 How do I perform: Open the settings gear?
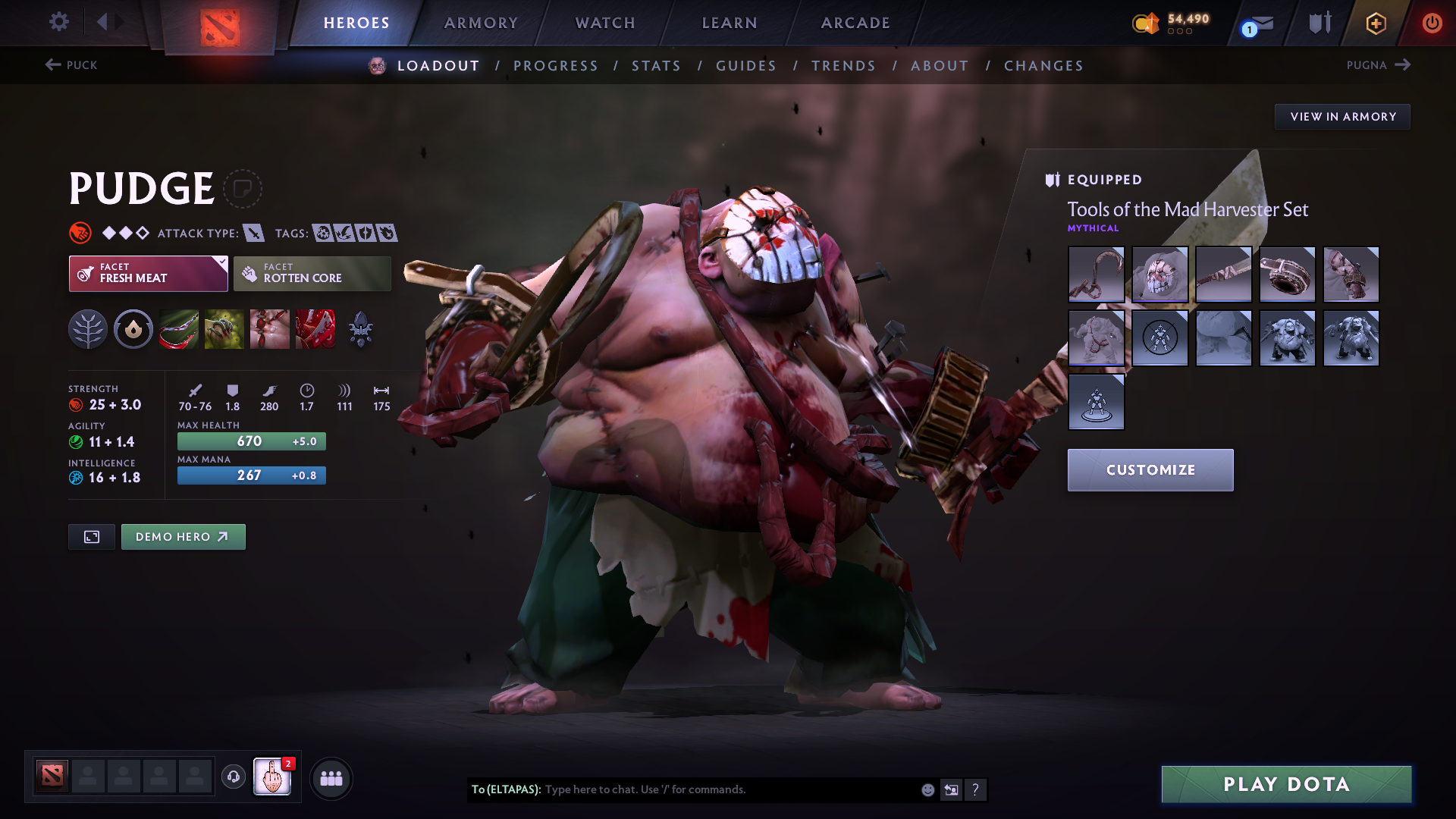(59, 22)
